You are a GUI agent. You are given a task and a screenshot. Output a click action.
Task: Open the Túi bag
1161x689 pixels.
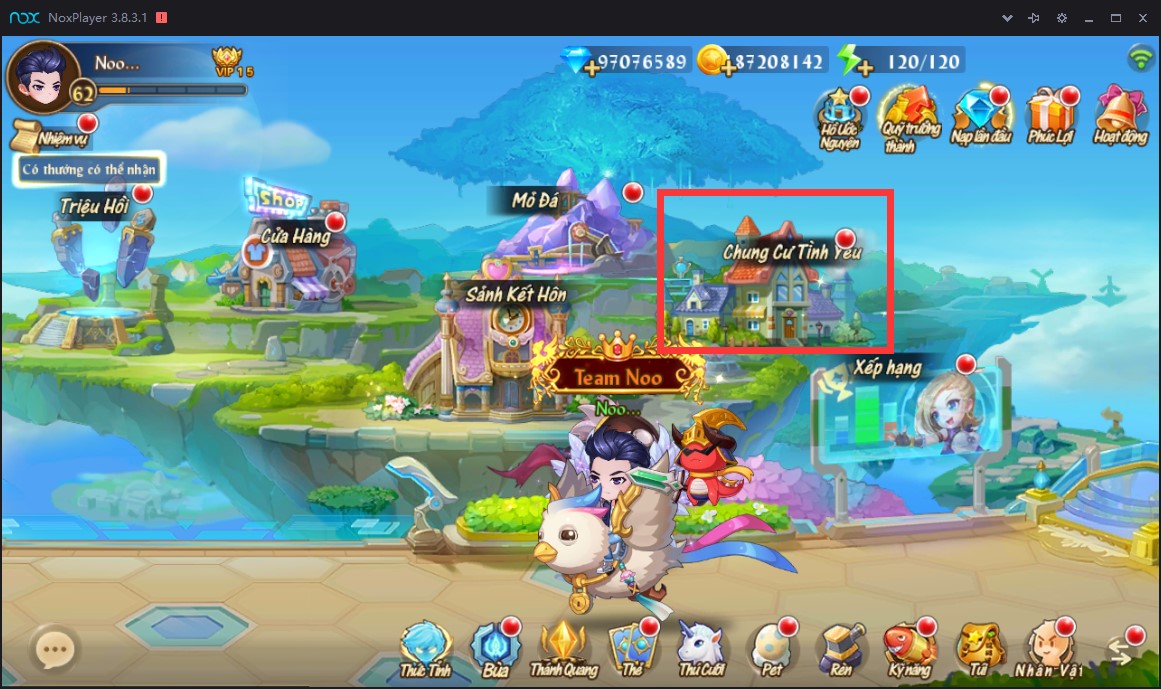click(x=976, y=648)
